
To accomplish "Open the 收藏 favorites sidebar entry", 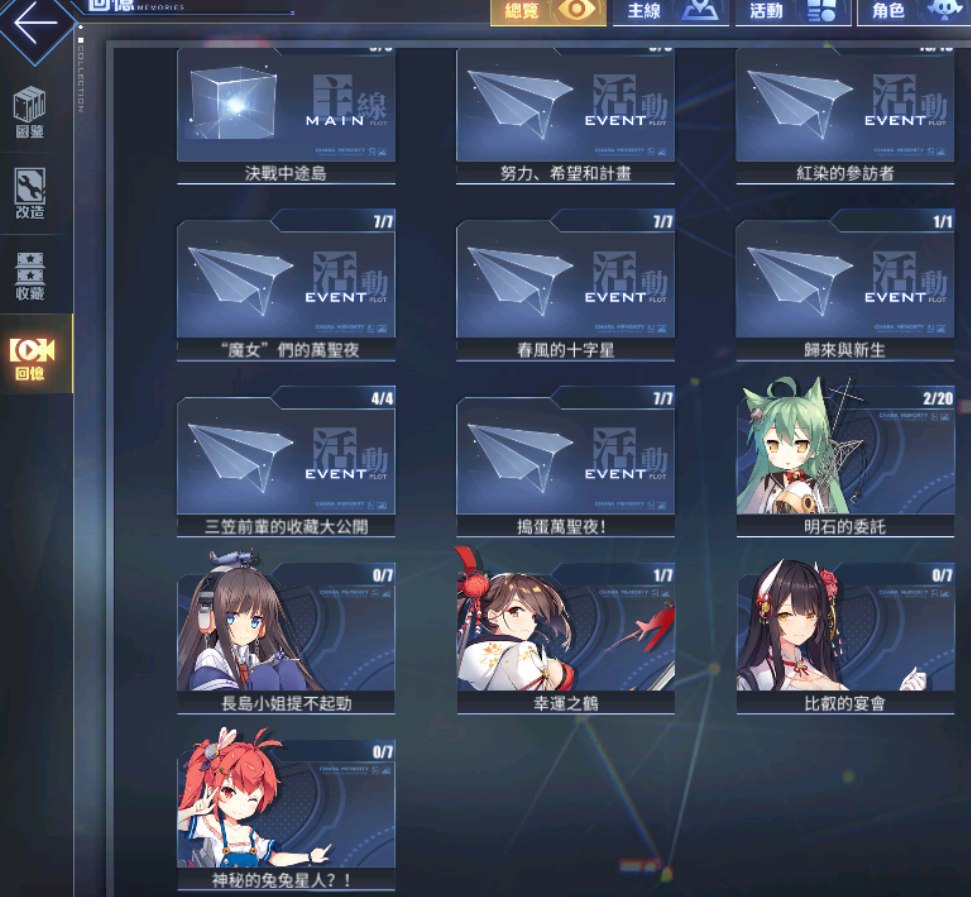I will pos(30,275).
